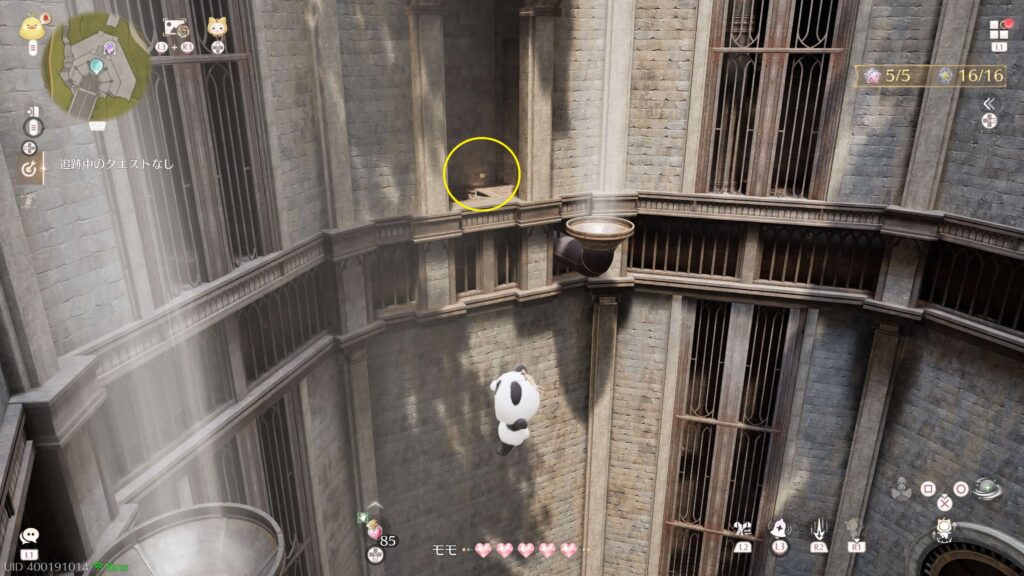The width and height of the screenshot is (1024, 576).
Task: Open the circular minimap
Action: (x=97, y=65)
